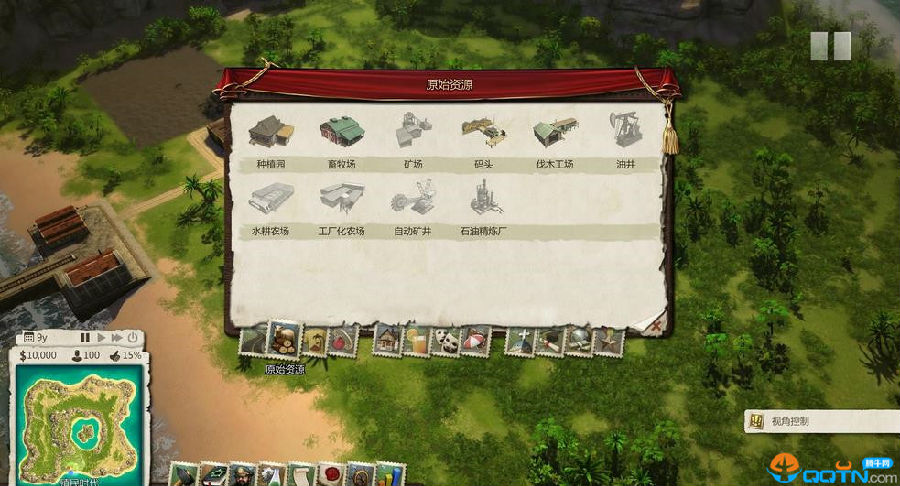
Task: Switch to the orange juice drink category stamp
Action: (x=415, y=341)
